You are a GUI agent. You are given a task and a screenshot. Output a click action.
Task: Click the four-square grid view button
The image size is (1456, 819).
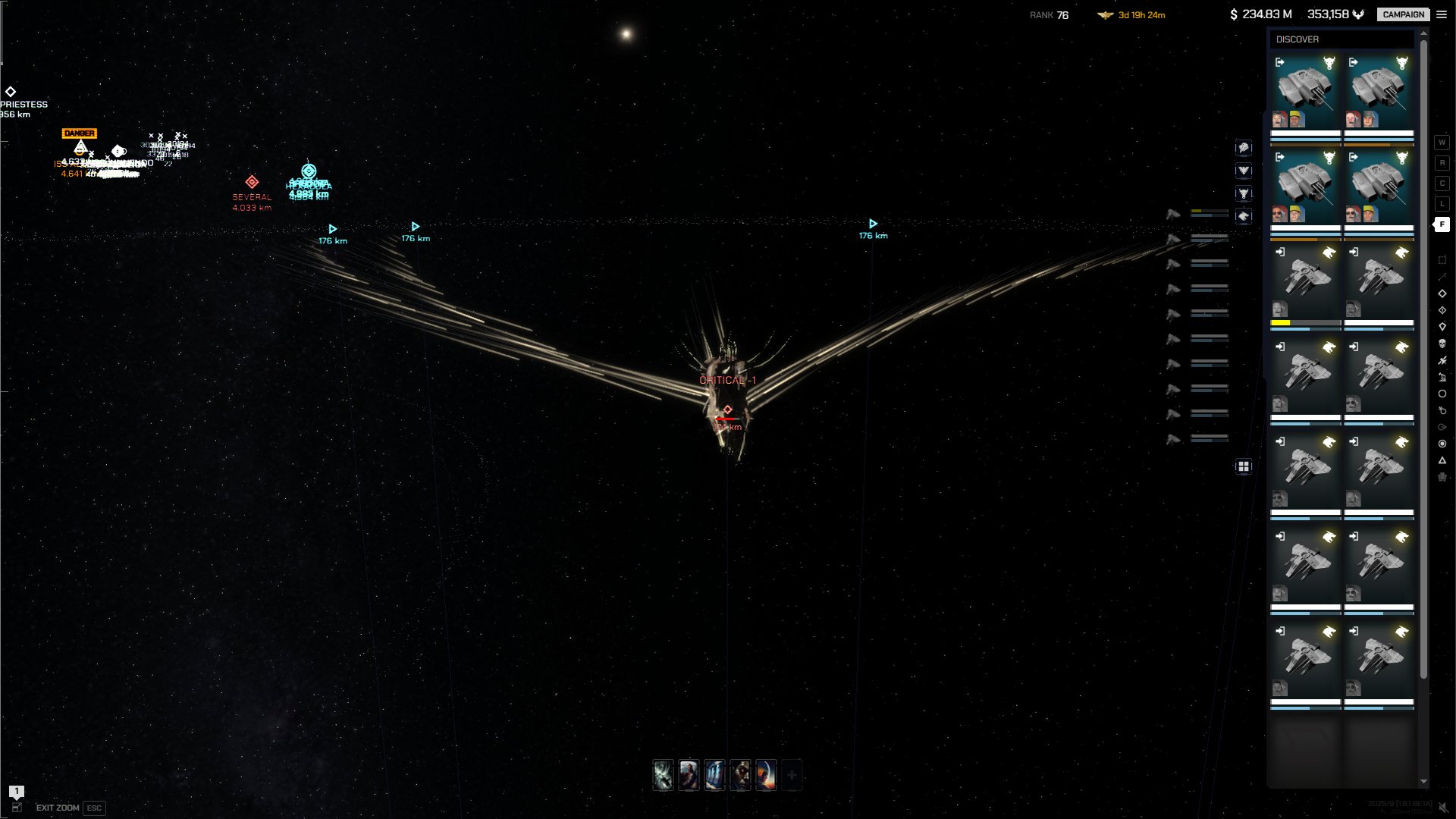(x=1244, y=467)
